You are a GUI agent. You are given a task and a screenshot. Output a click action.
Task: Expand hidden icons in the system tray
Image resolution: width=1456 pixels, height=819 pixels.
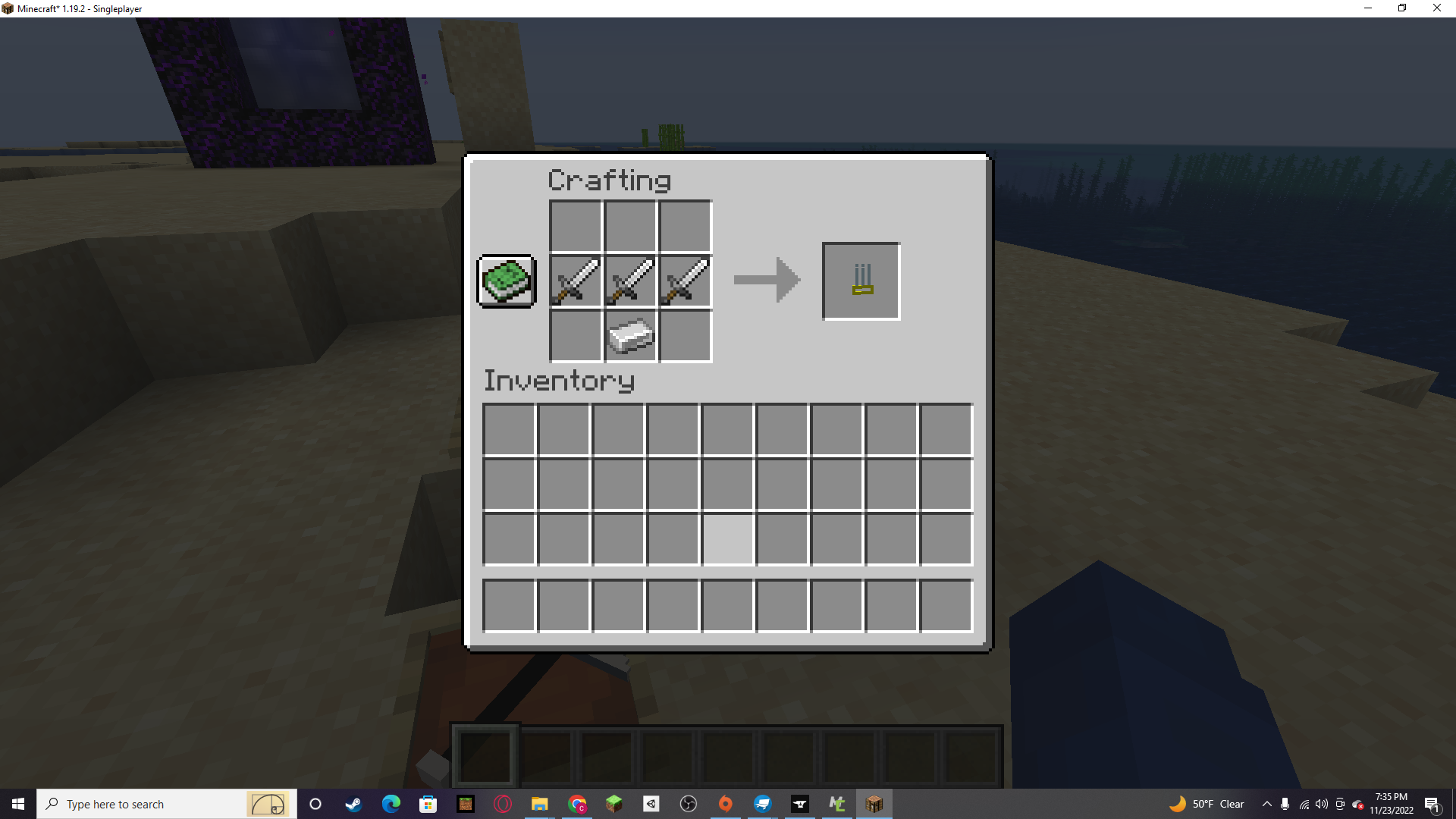(1268, 804)
